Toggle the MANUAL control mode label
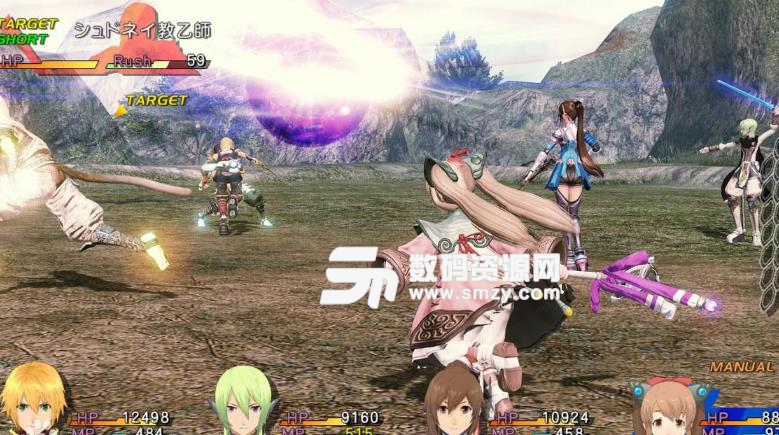779x435 pixels. 741,367
